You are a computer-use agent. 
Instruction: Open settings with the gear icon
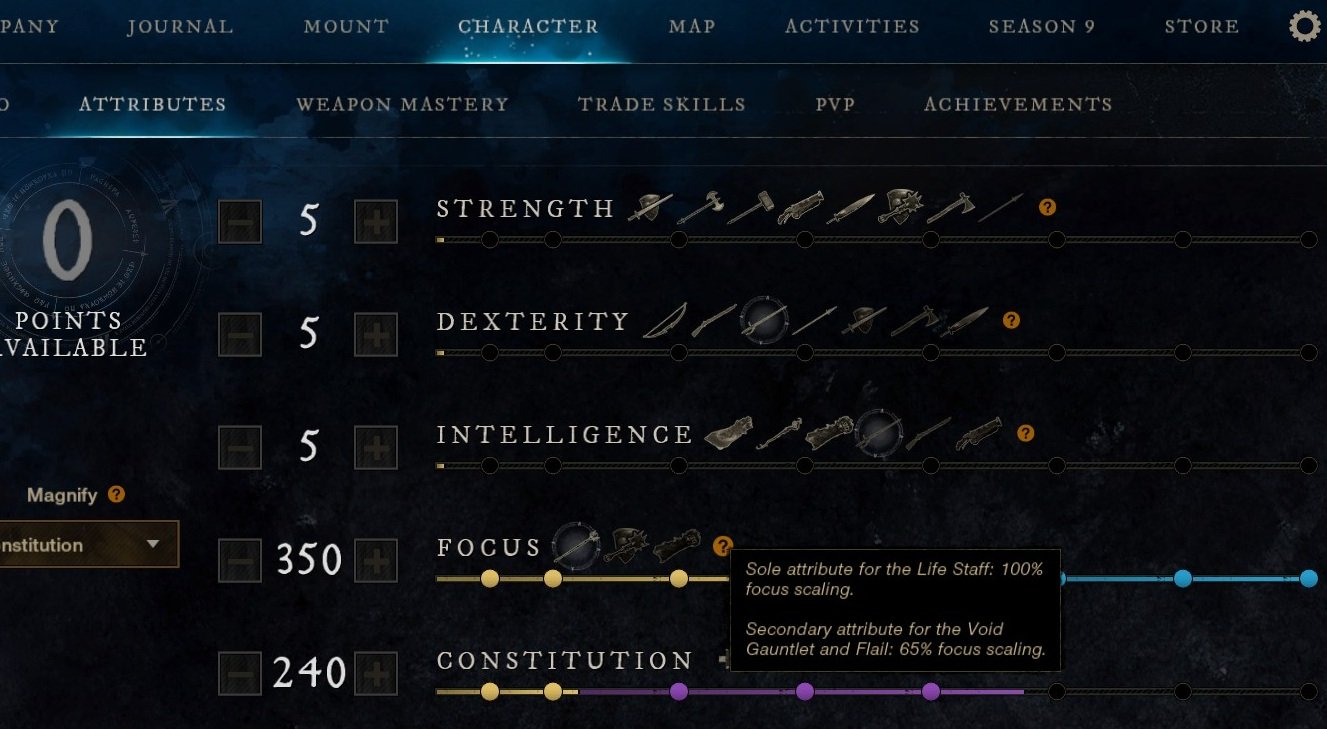(1305, 26)
